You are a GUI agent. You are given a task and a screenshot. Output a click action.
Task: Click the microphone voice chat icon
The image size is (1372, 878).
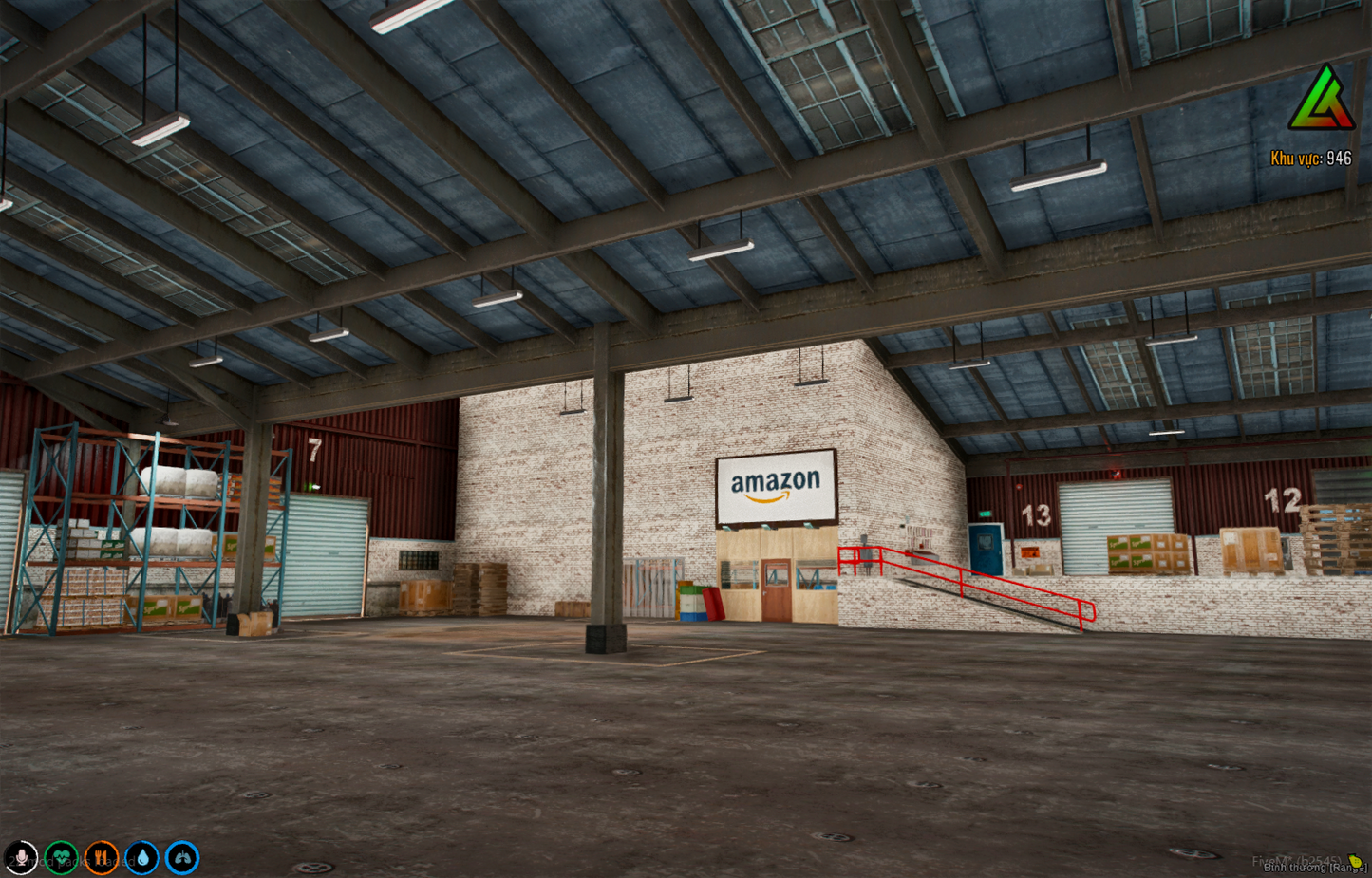[x=21, y=857]
